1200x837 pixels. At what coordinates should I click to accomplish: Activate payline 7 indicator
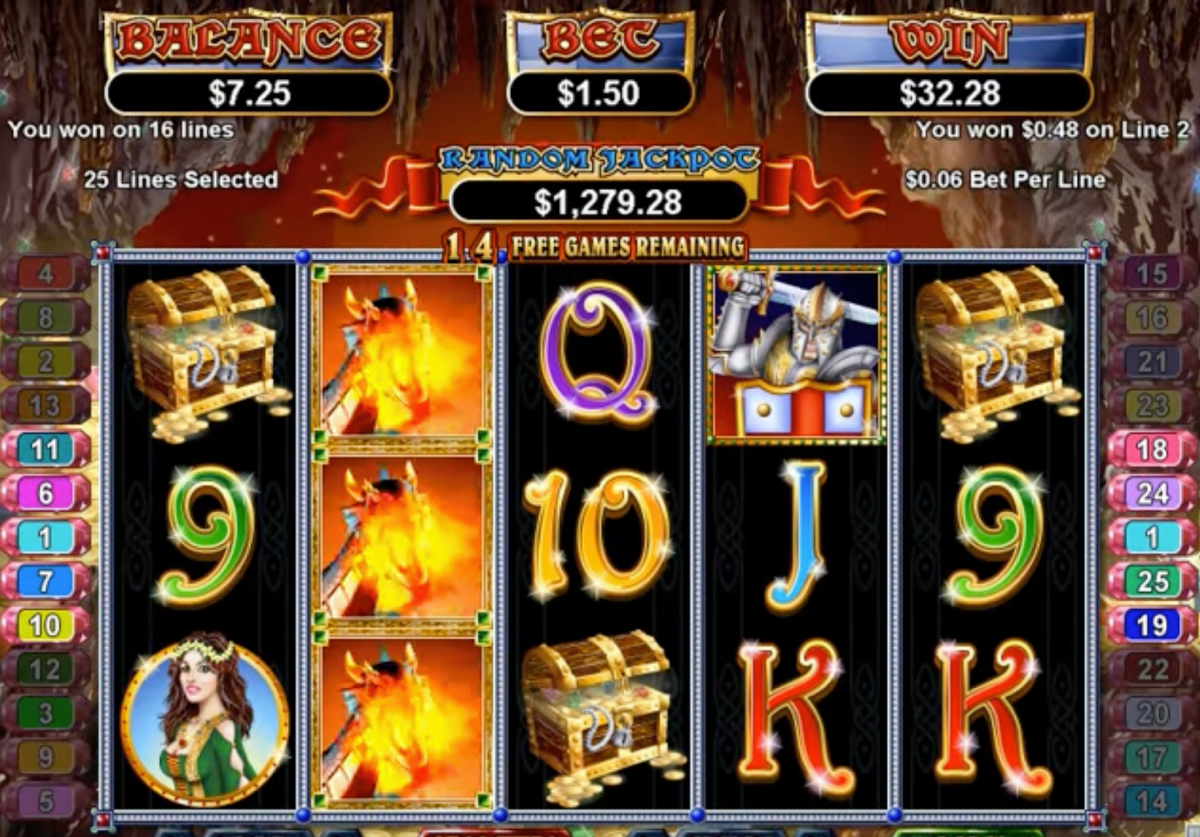(46, 581)
